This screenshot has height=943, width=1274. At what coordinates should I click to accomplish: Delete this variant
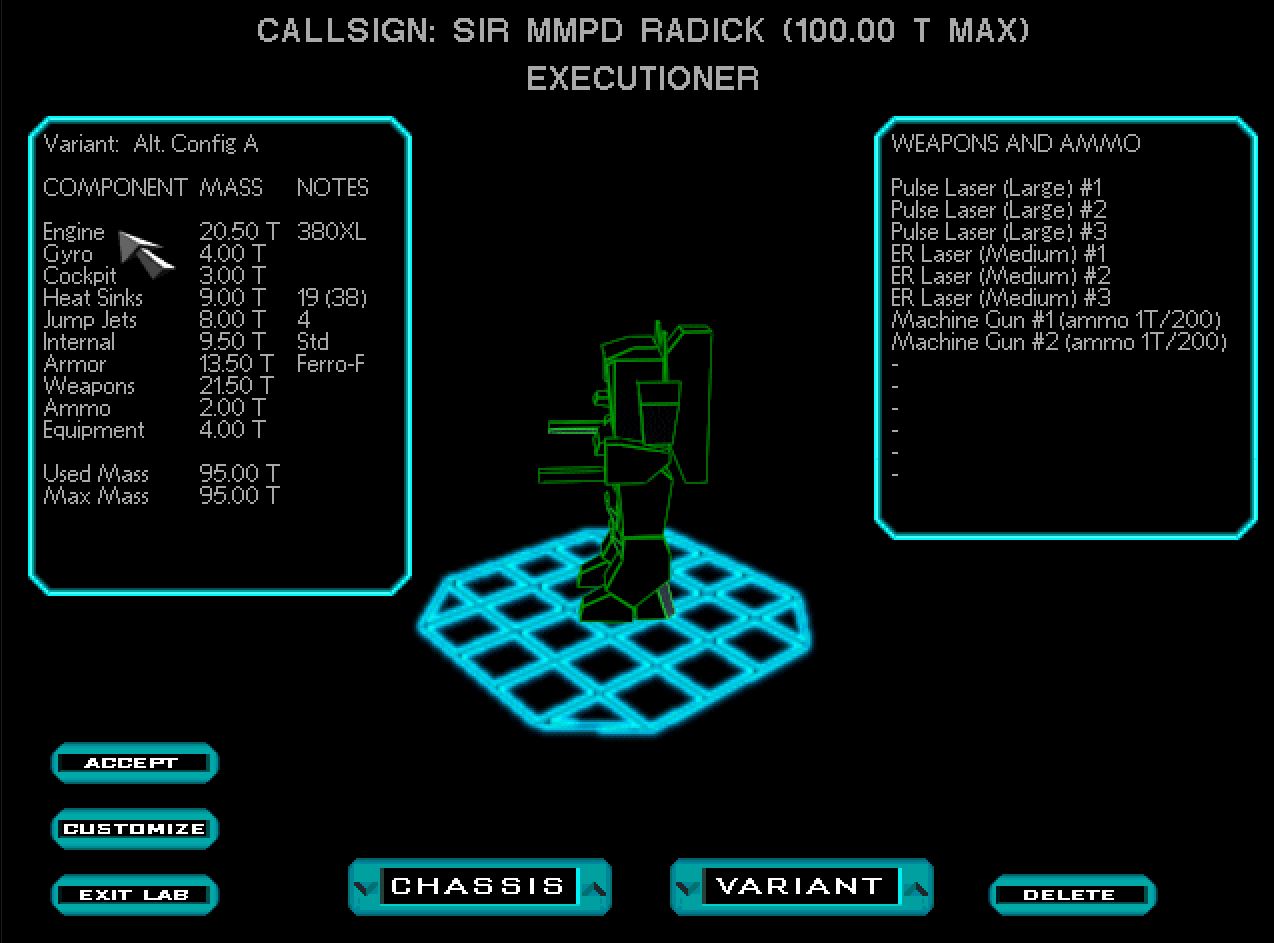click(x=1071, y=895)
